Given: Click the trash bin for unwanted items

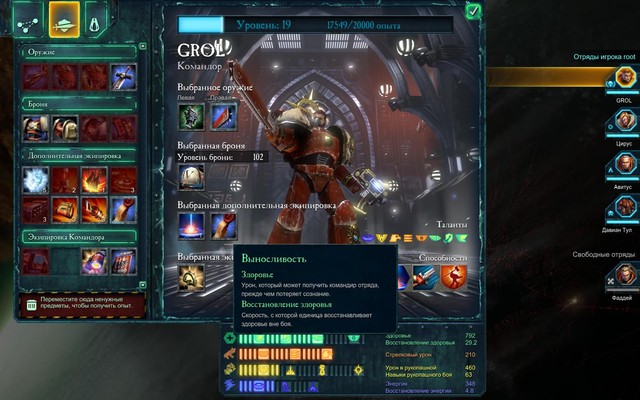Looking at the screenshot, I should click(31, 305).
